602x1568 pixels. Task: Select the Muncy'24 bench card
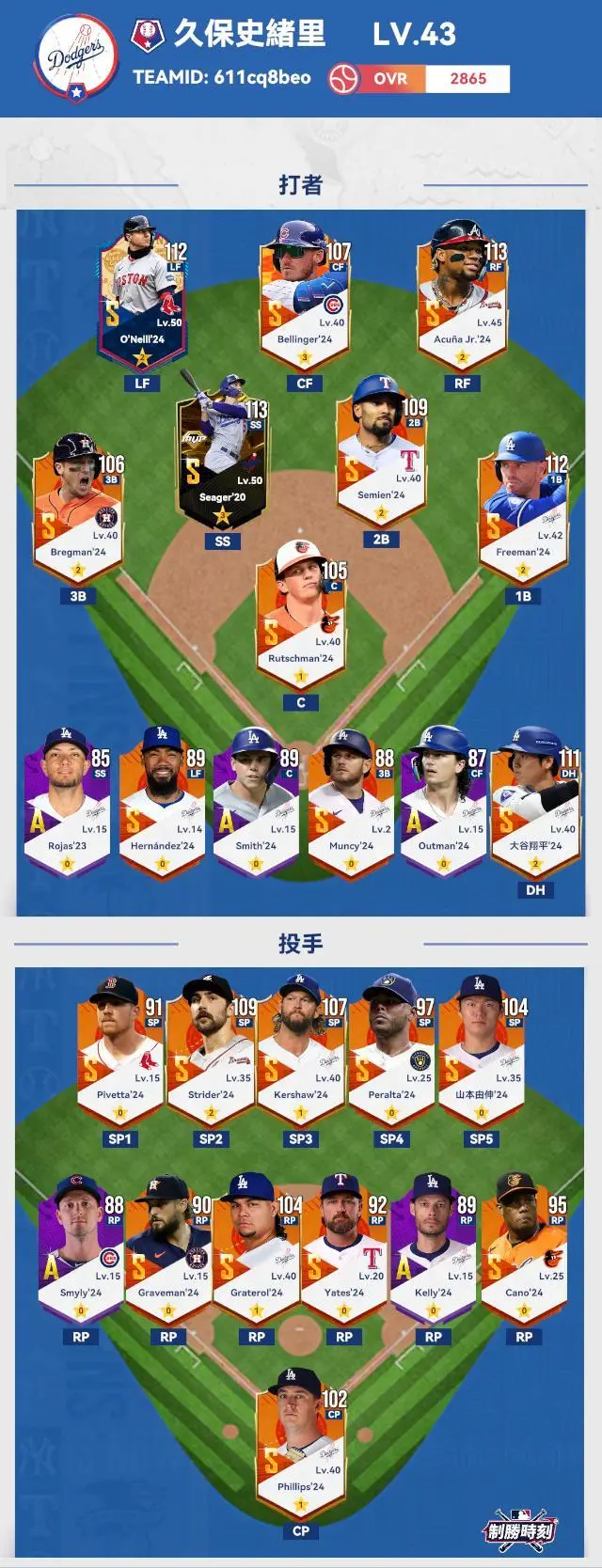[351, 802]
